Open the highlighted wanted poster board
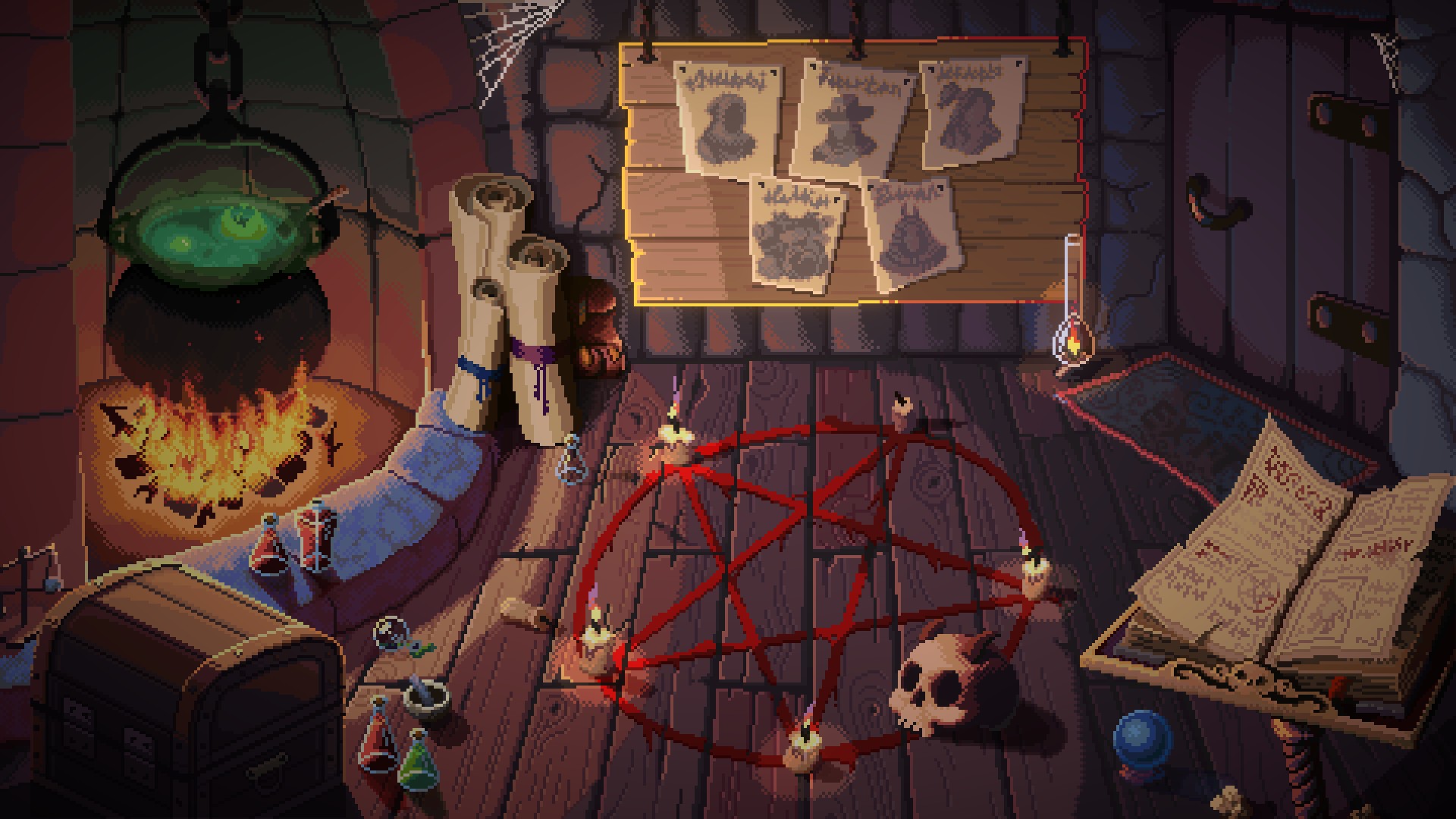 tap(853, 171)
